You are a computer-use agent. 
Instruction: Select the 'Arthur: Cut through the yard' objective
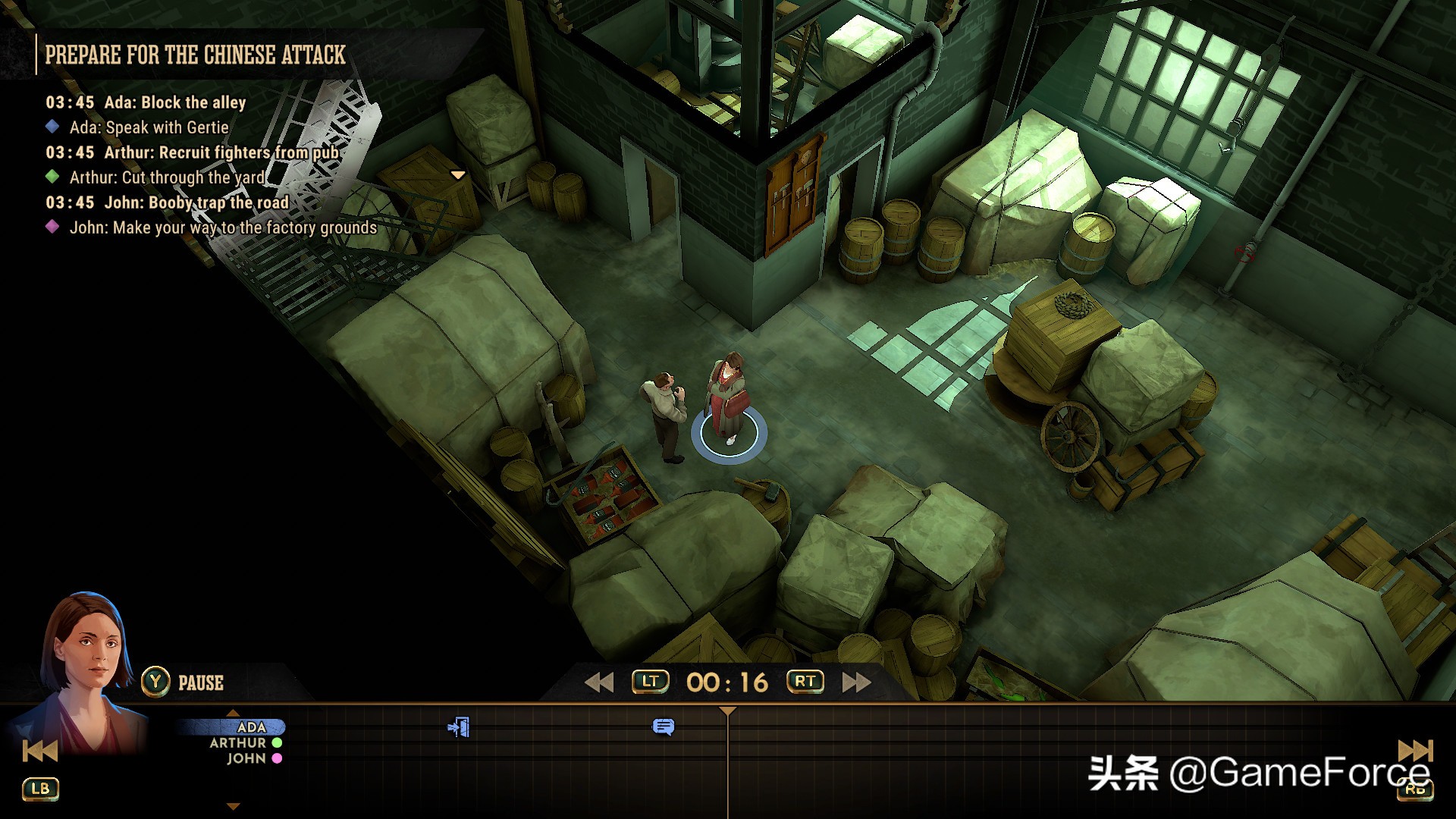[167, 177]
